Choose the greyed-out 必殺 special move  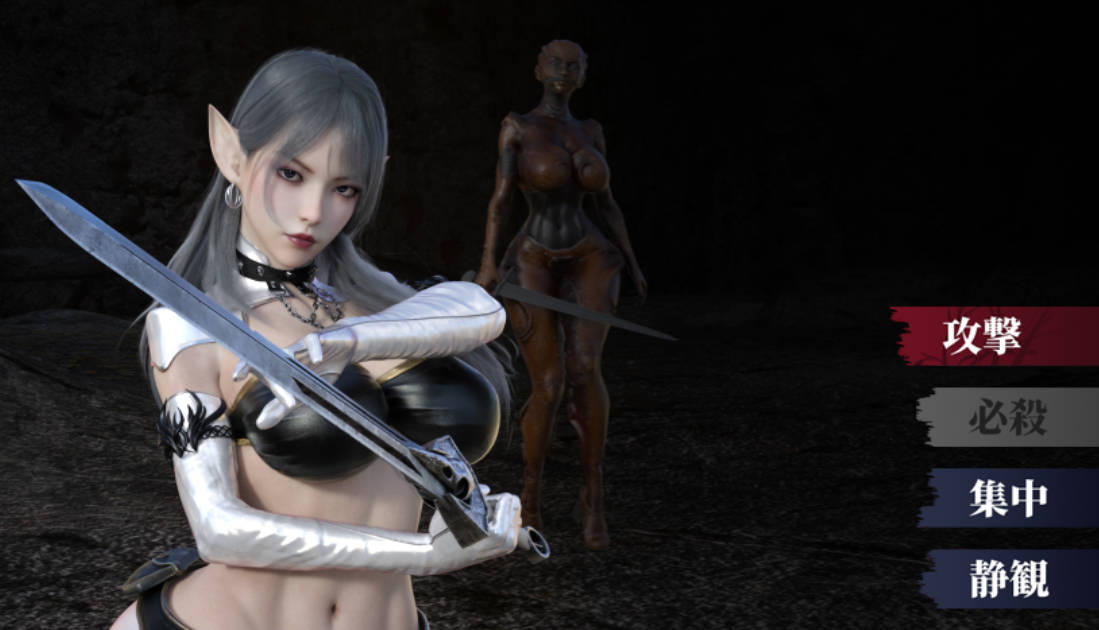tap(1006, 417)
